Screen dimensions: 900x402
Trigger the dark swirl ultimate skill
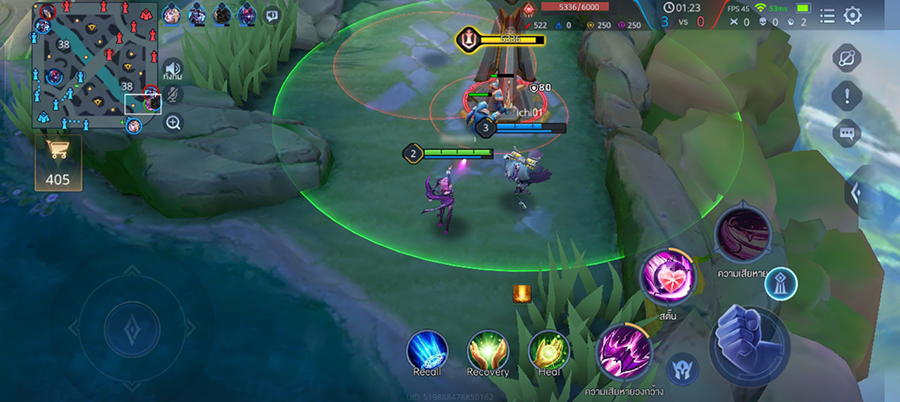tap(743, 231)
